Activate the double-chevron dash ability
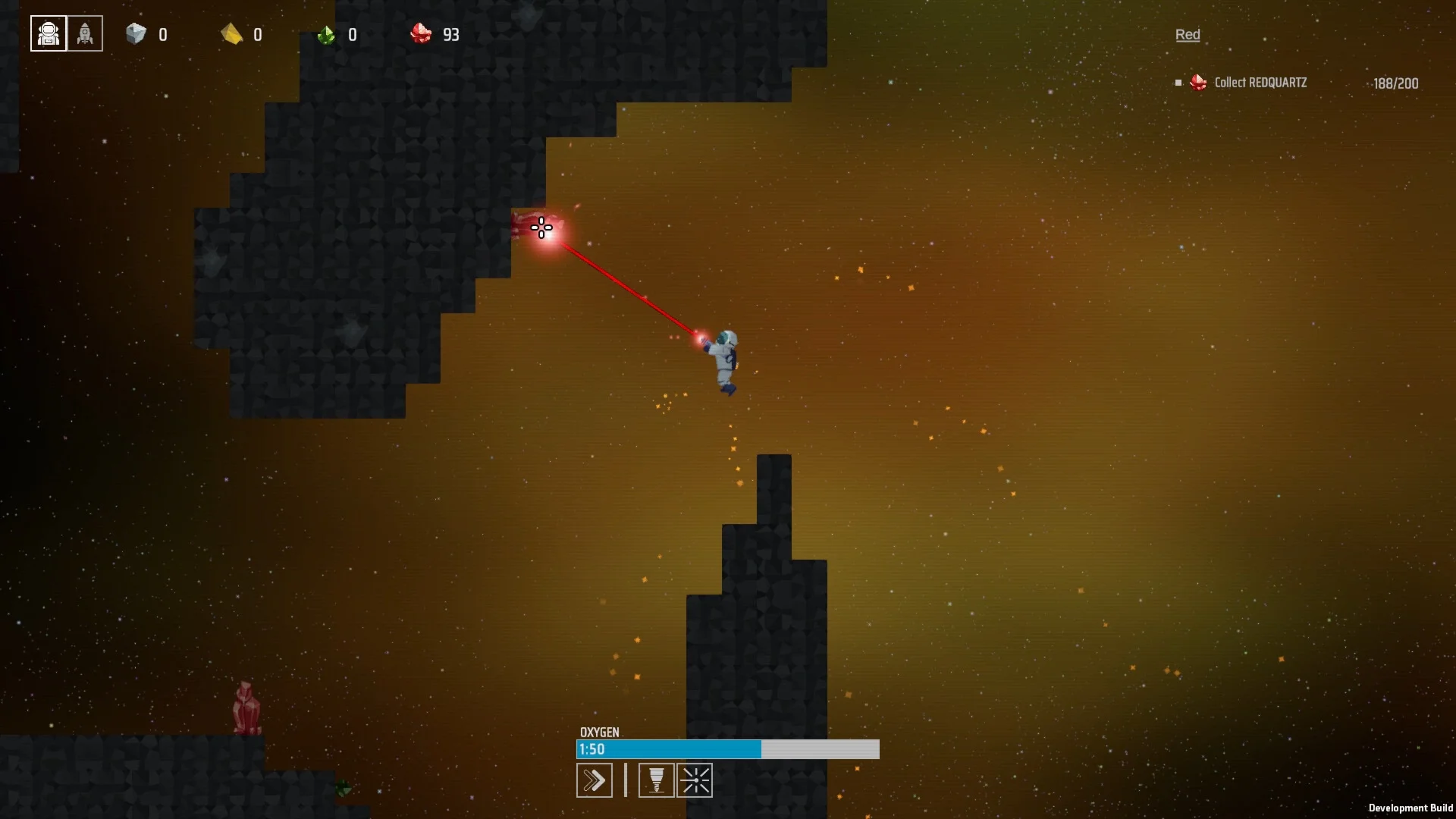 click(x=595, y=780)
